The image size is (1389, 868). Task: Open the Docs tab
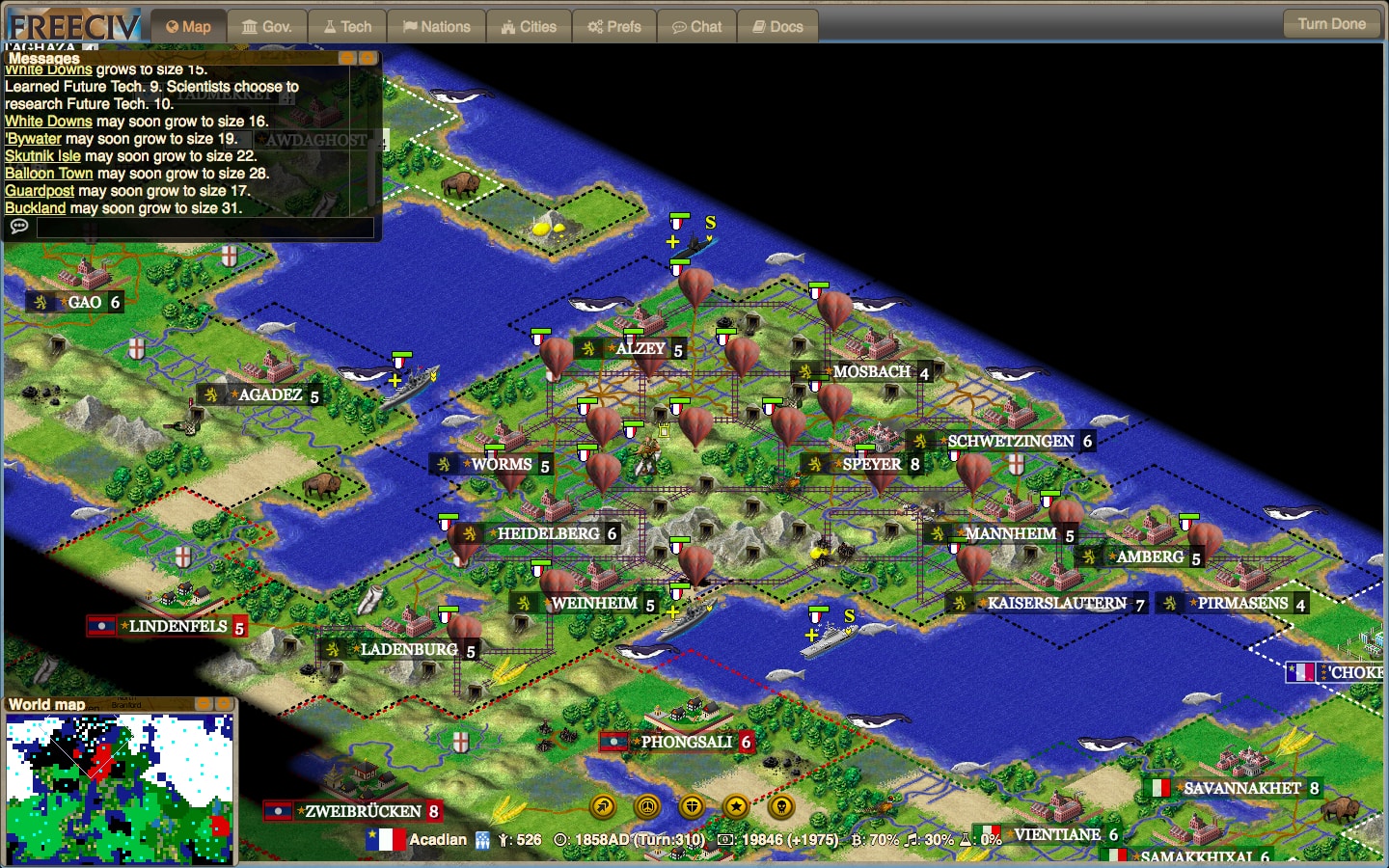point(777,27)
